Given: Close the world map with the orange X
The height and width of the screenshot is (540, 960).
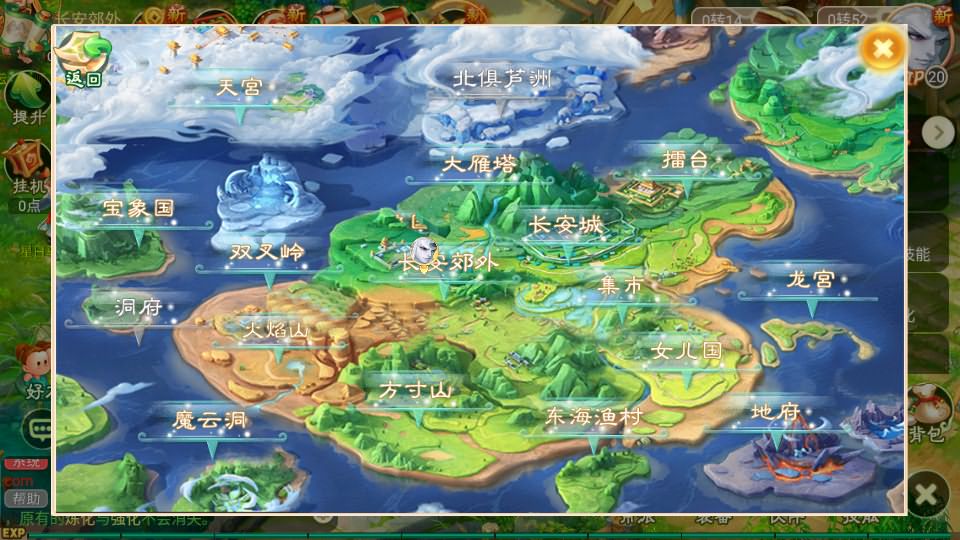Looking at the screenshot, I should [882, 49].
